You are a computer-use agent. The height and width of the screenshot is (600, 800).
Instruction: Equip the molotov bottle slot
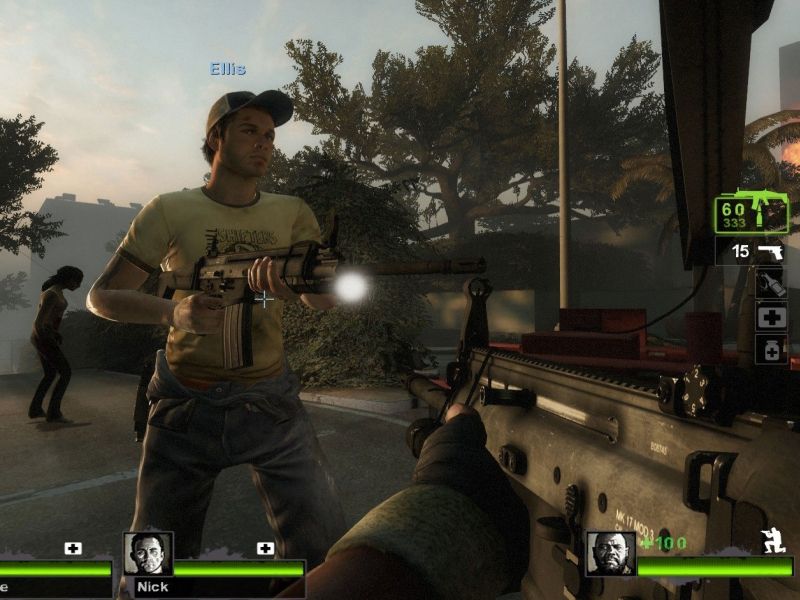[771, 283]
